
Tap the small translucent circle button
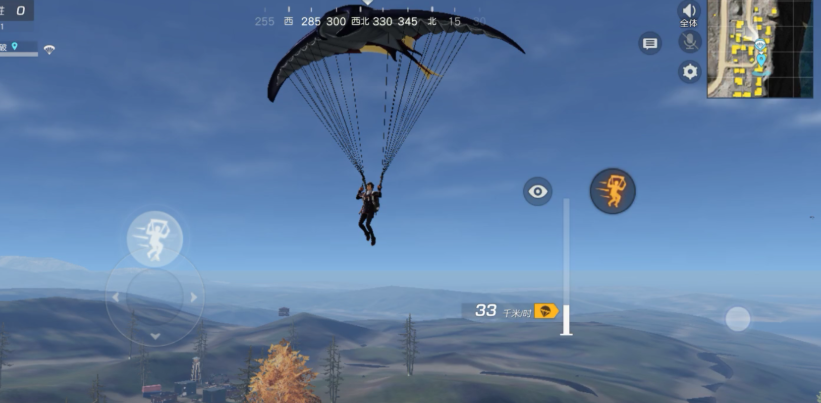737,318
